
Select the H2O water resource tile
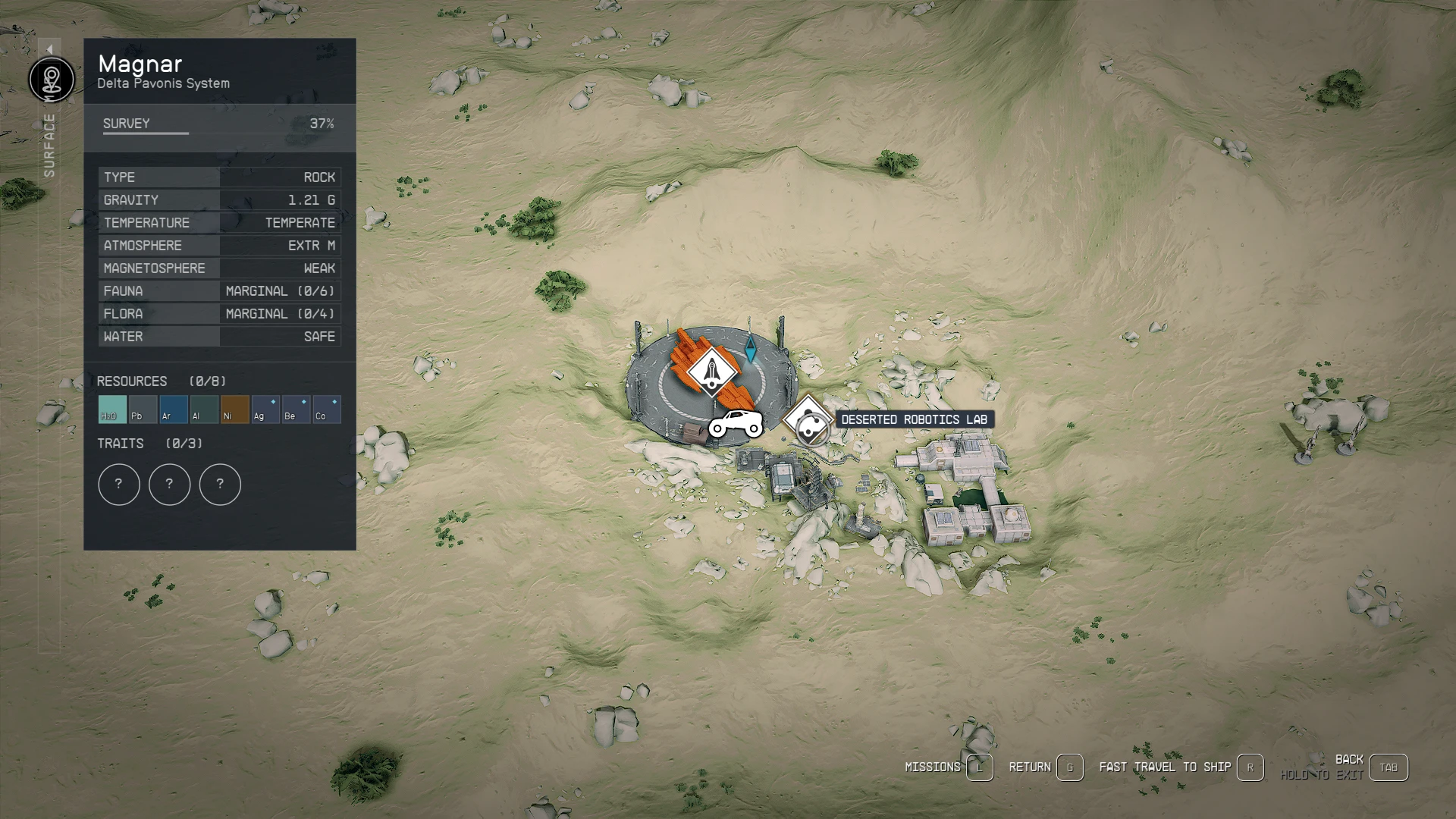coord(112,409)
